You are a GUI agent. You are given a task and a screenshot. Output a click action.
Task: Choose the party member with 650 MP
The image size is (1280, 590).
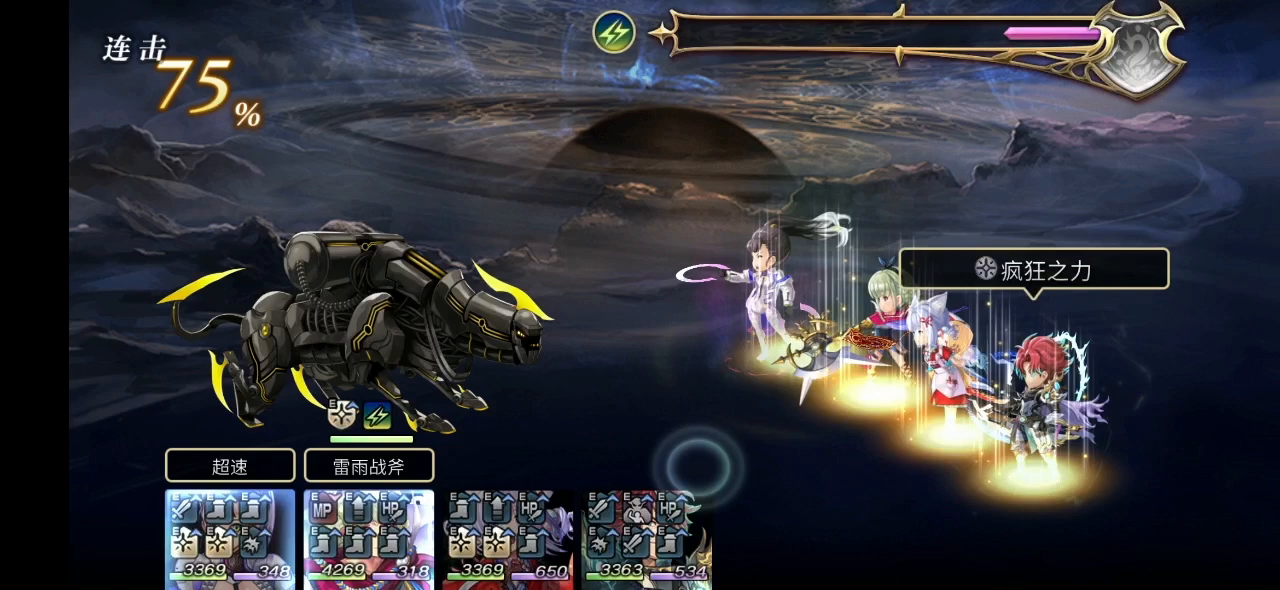coord(509,538)
